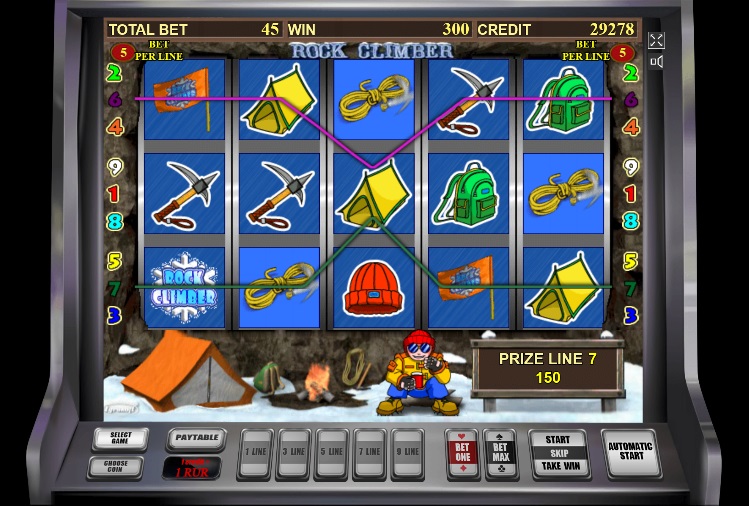Play all 9 Lines
Viewport: 749px width, 506px height.
point(407,453)
